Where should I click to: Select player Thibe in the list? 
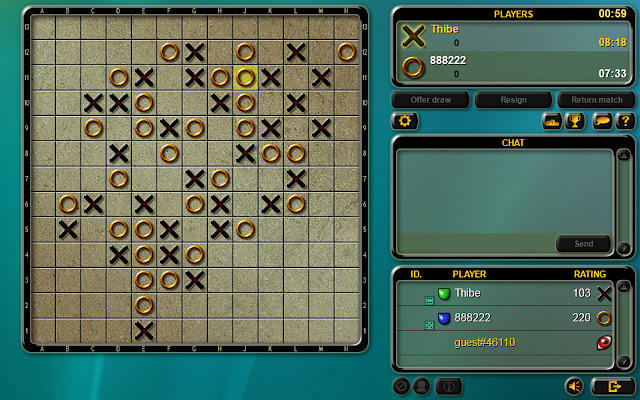467,293
